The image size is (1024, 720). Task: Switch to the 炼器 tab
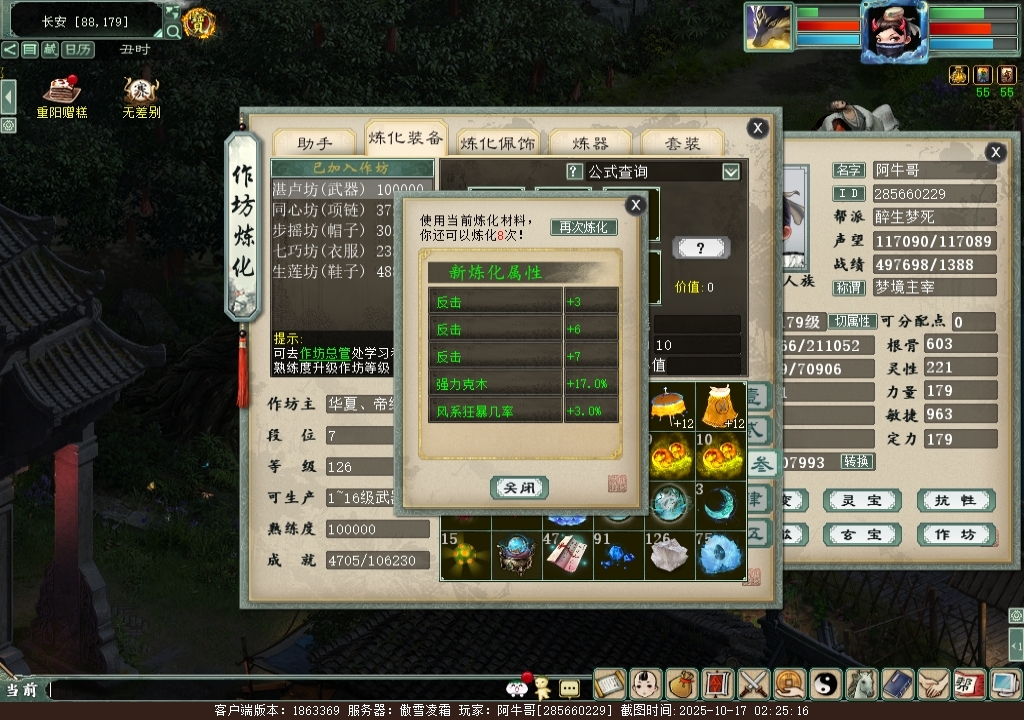(x=590, y=143)
